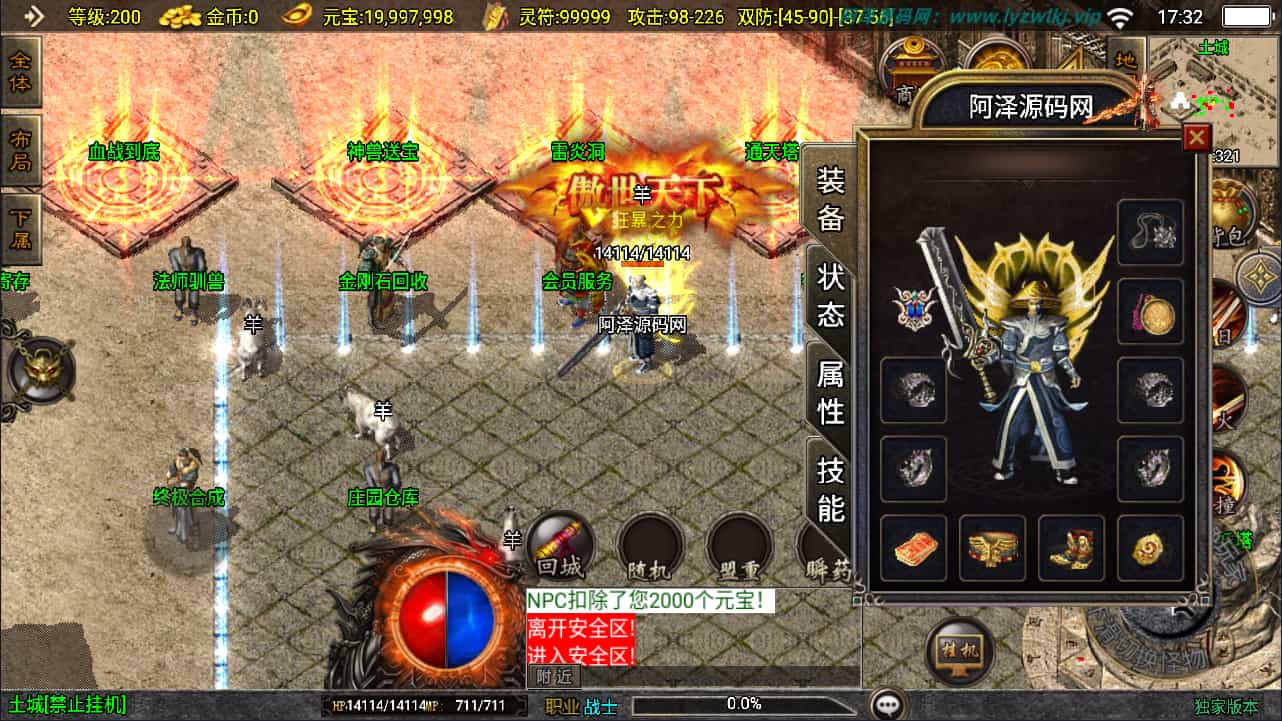Select the 装备 equipment tab
Screen dimensions: 1282x721
pyautogui.click(x=831, y=199)
